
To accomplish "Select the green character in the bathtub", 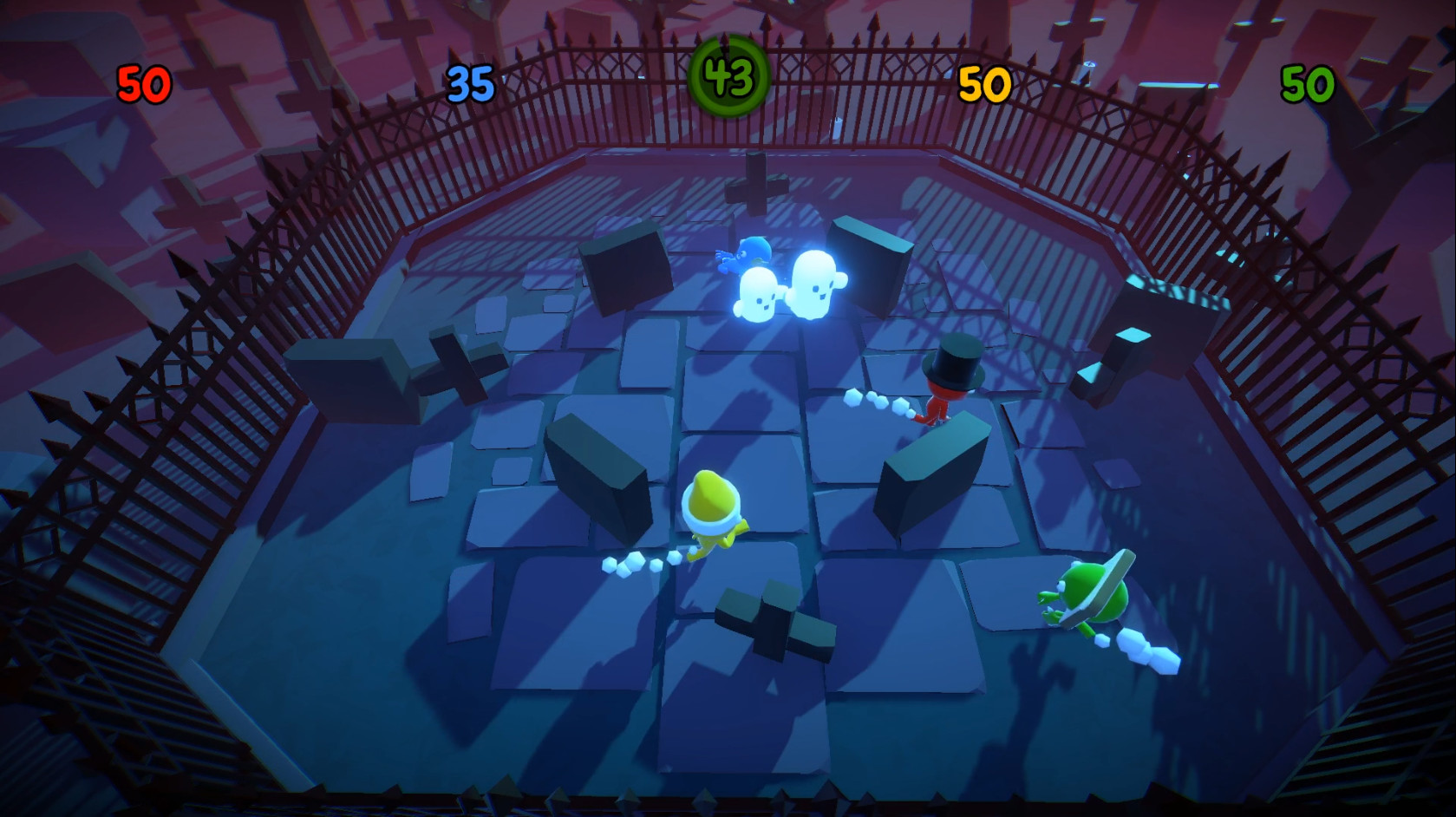I will pyautogui.click(x=1088, y=598).
